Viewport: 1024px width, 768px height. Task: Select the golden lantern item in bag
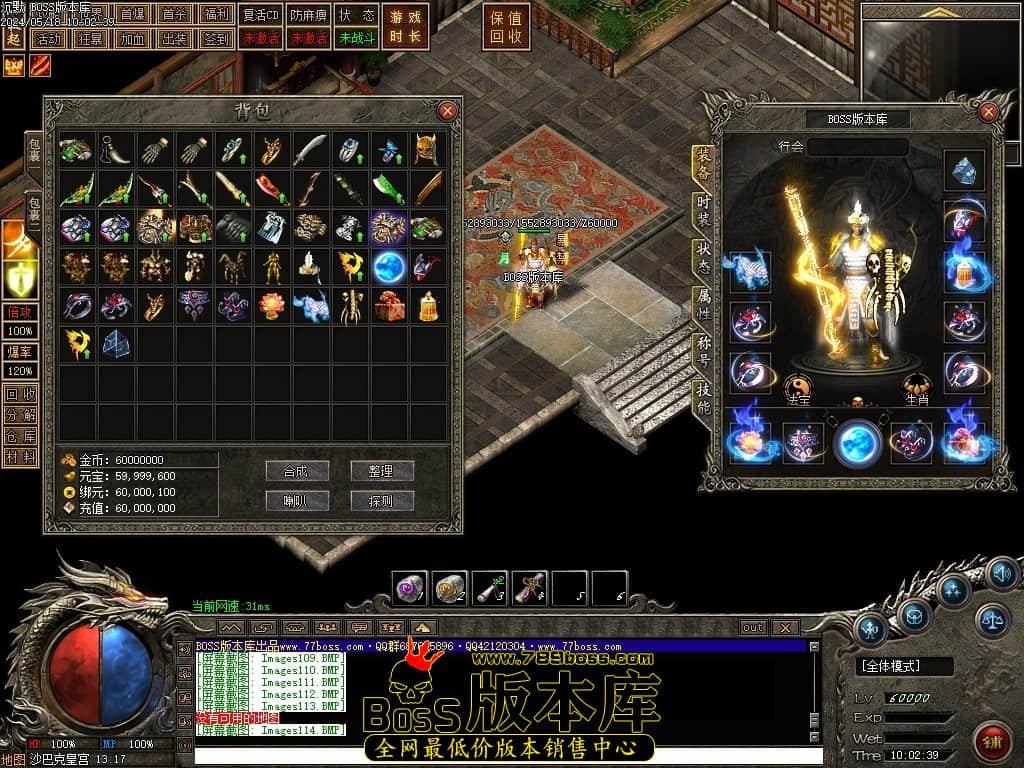pyautogui.click(x=429, y=306)
